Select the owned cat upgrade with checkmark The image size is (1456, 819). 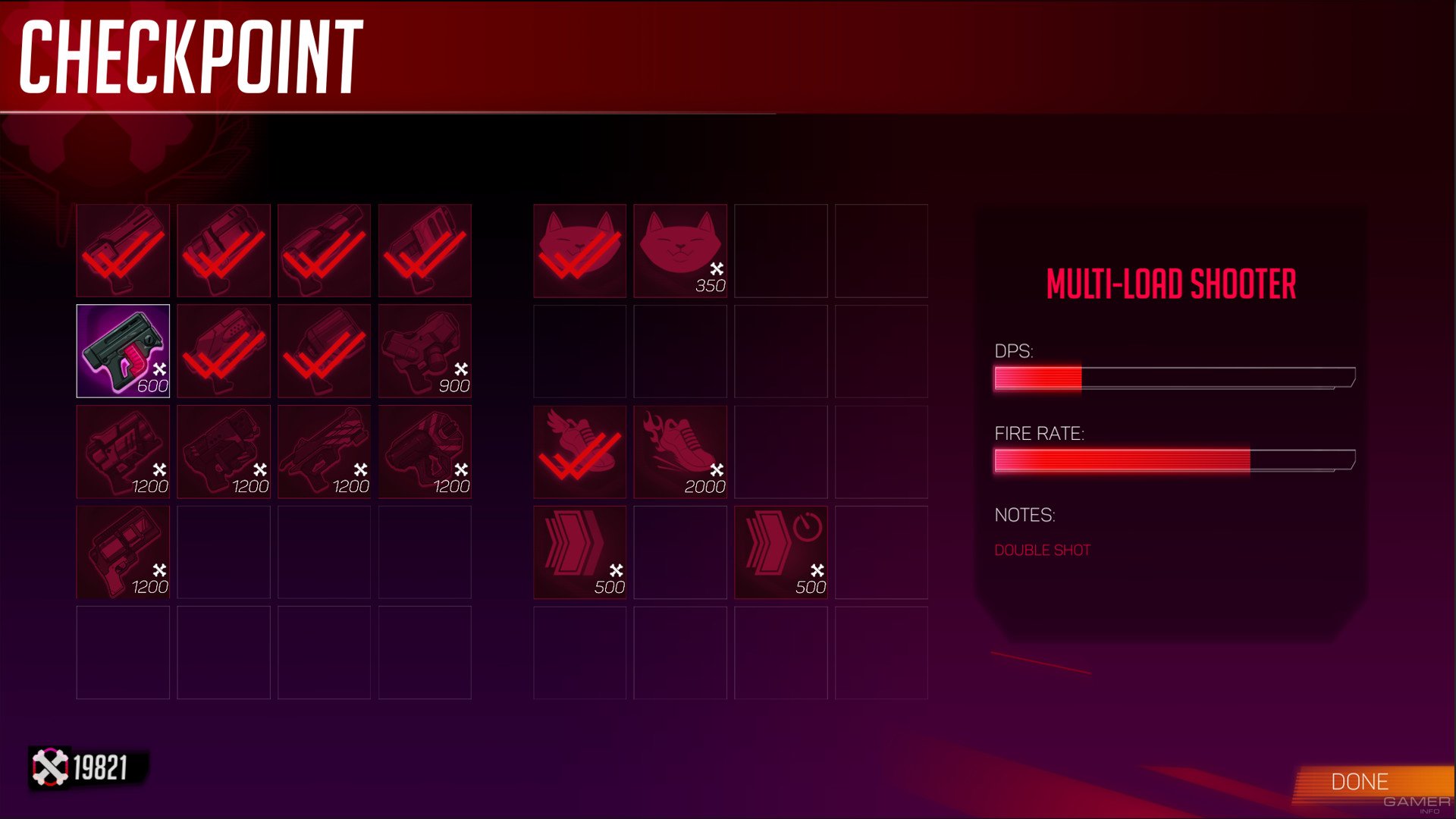point(579,250)
